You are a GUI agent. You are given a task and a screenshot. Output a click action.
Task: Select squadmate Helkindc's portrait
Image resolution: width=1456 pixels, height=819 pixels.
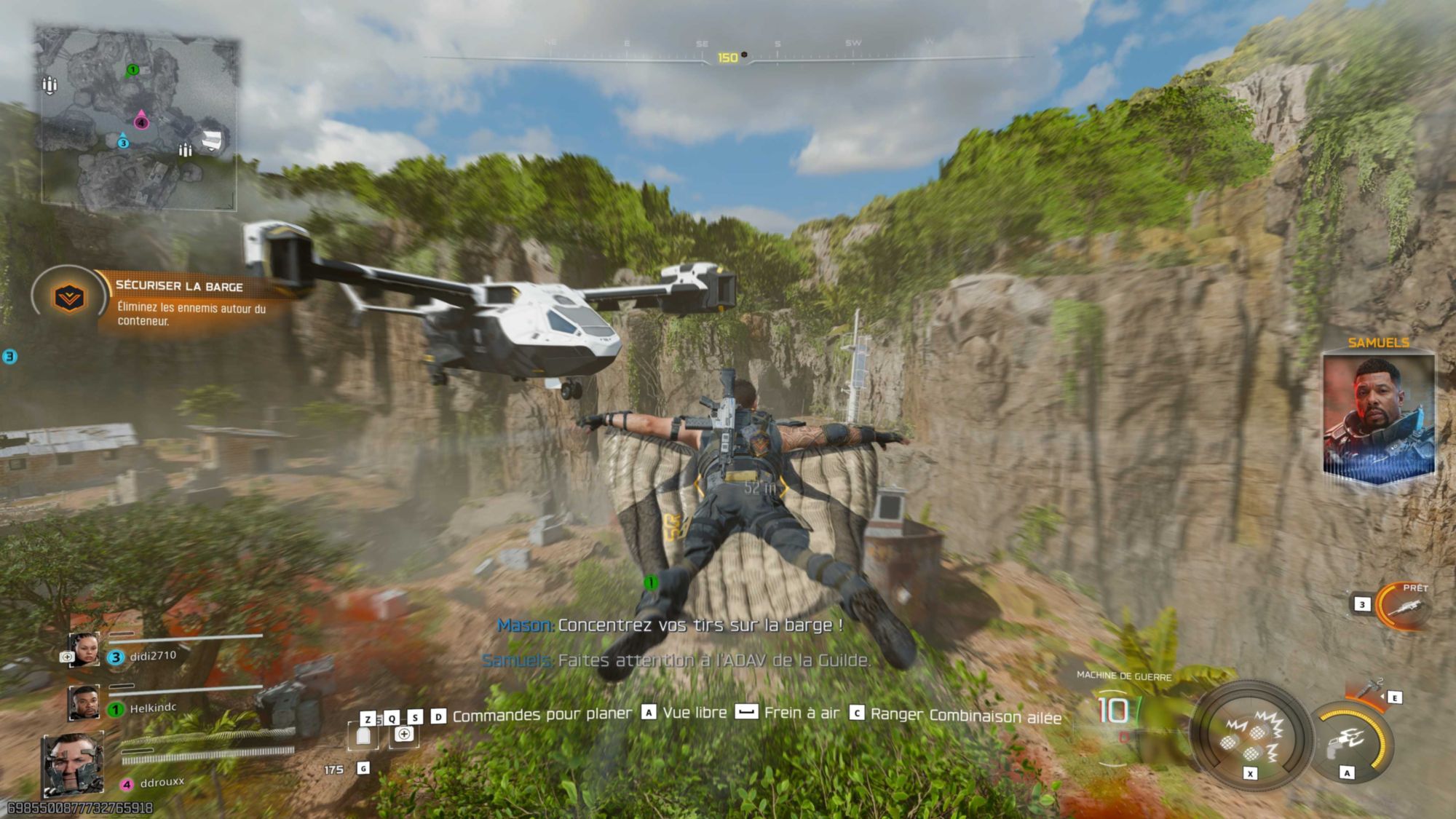[x=84, y=703]
